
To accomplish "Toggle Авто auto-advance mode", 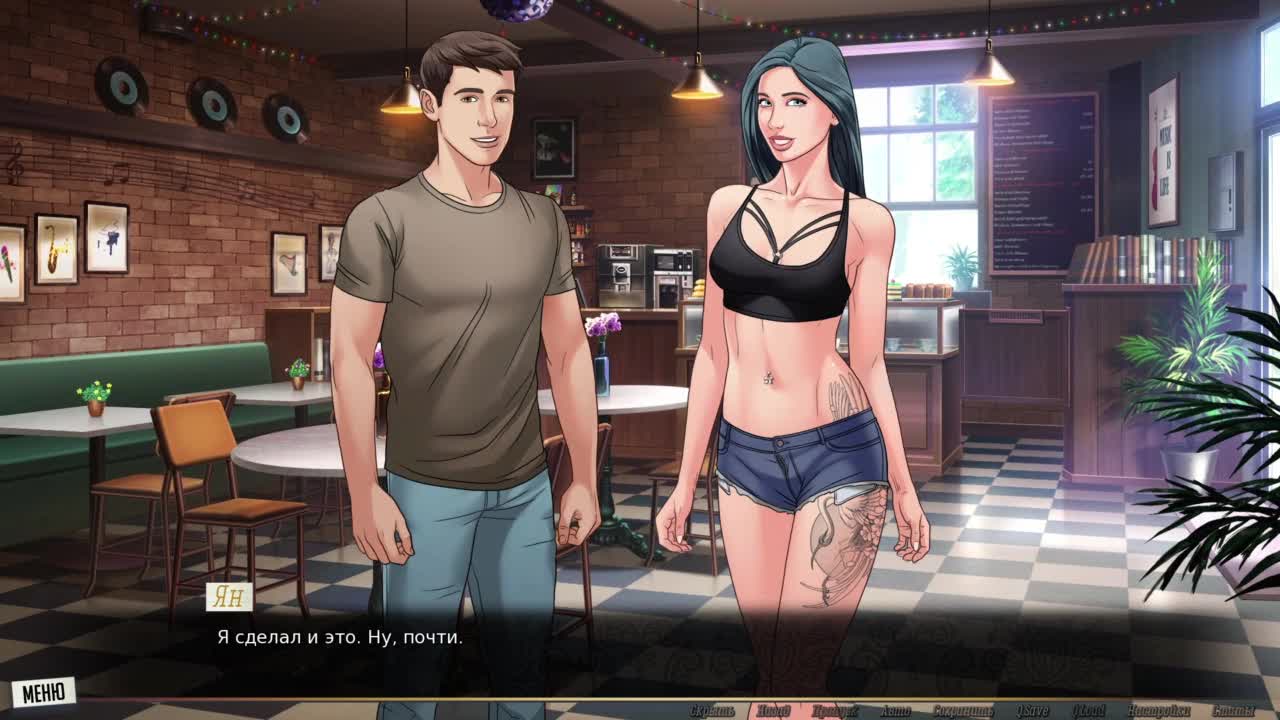I will coord(895,711).
